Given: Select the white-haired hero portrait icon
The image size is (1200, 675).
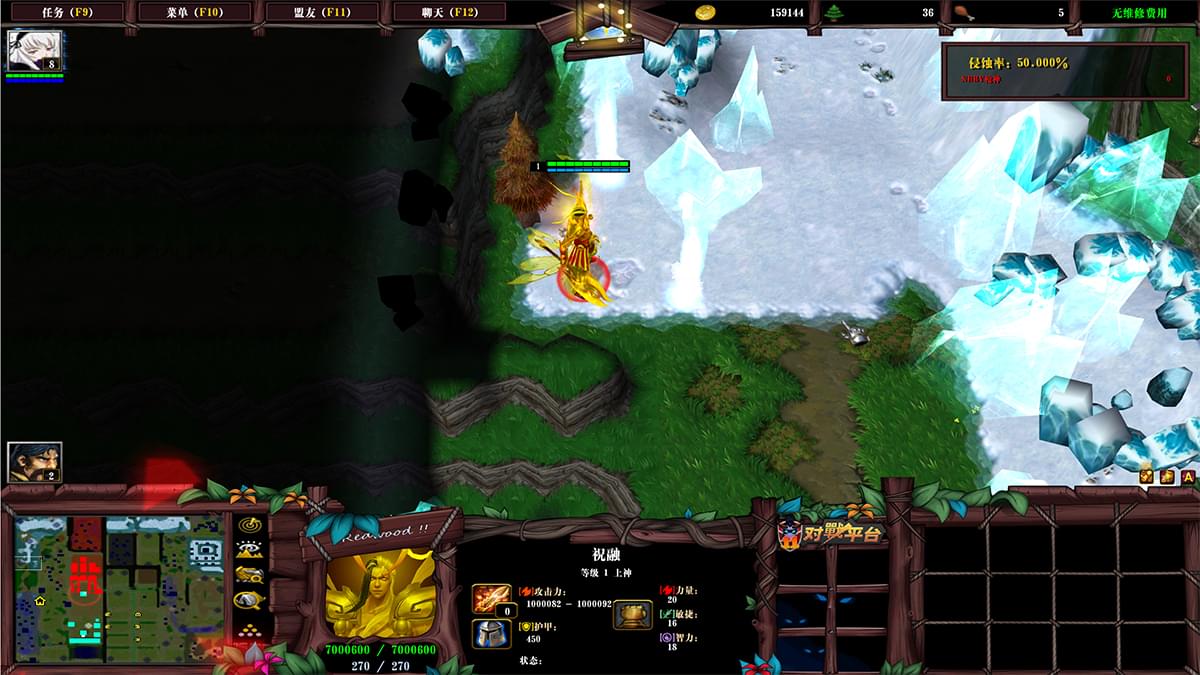Looking at the screenshot, I should click(35, 50).
